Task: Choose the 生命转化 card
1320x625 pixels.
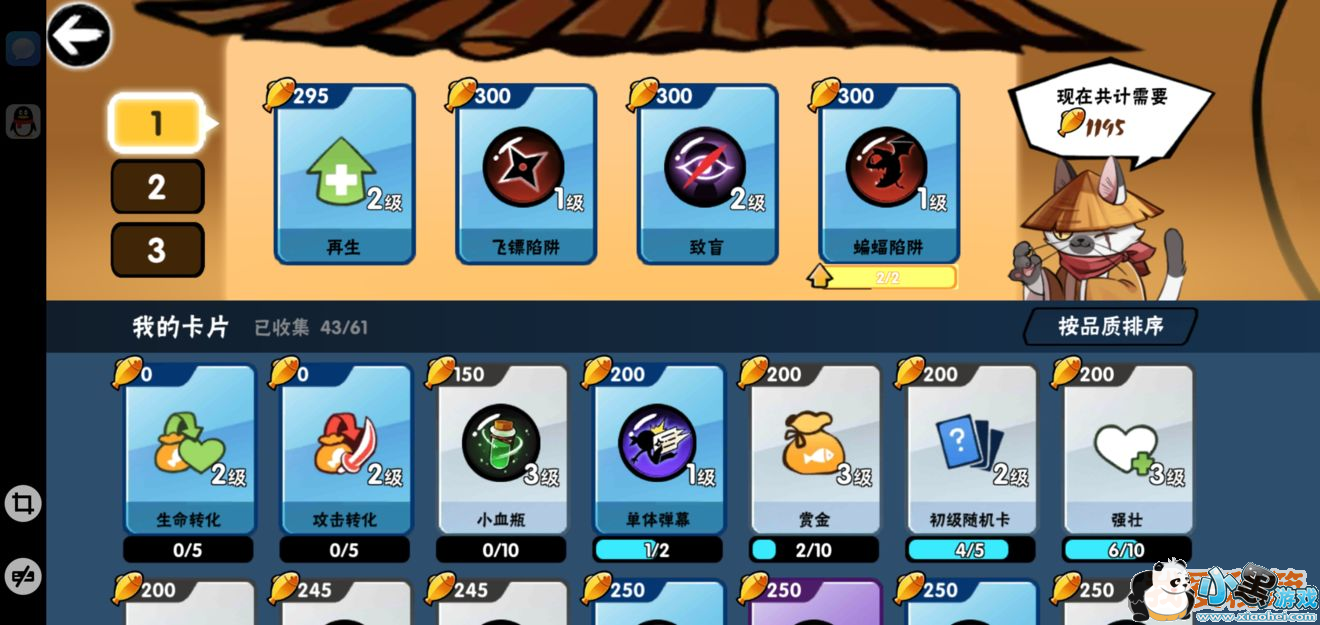Action: point(189,450)
